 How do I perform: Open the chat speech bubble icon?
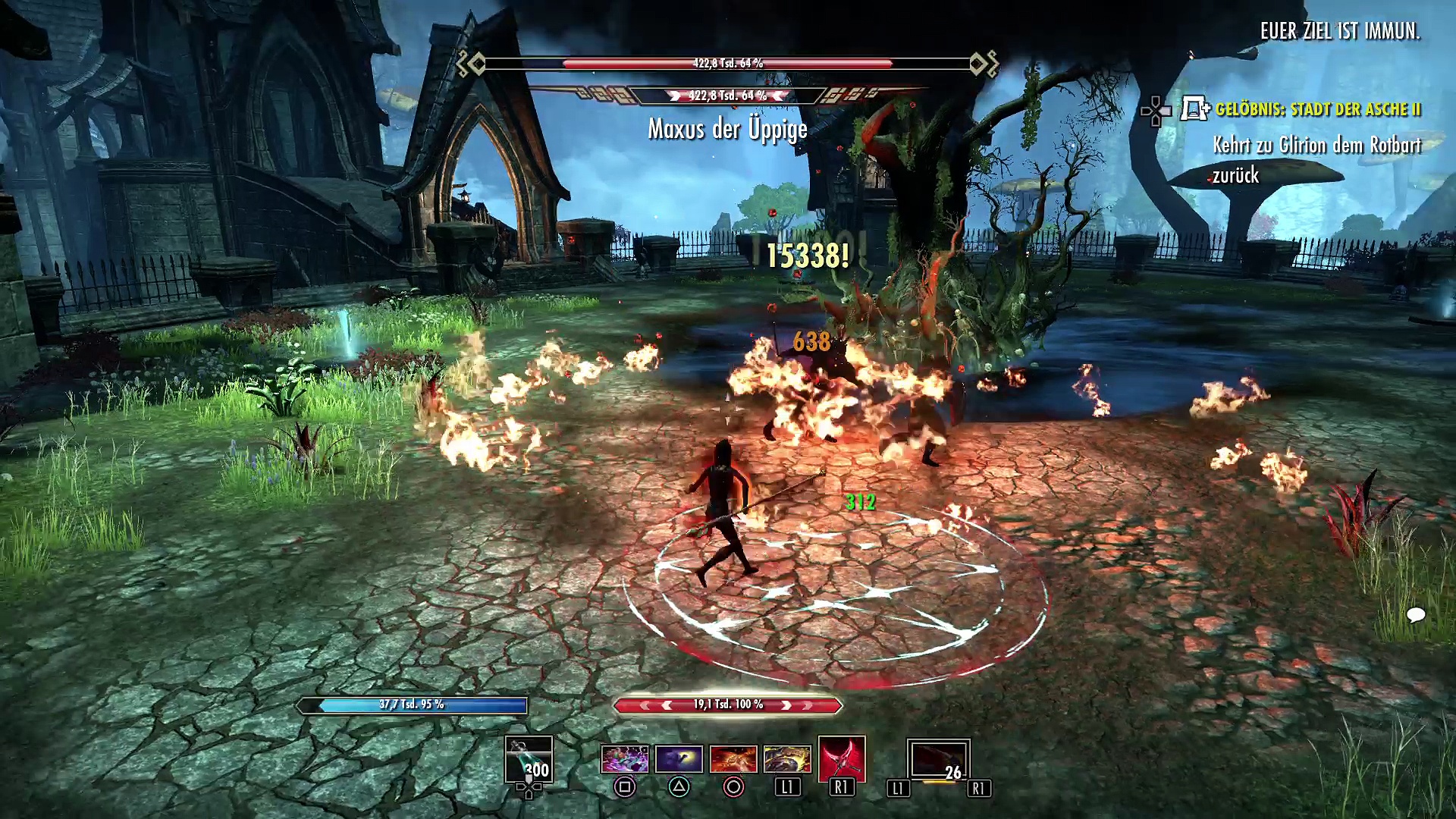coord(1415,614)
